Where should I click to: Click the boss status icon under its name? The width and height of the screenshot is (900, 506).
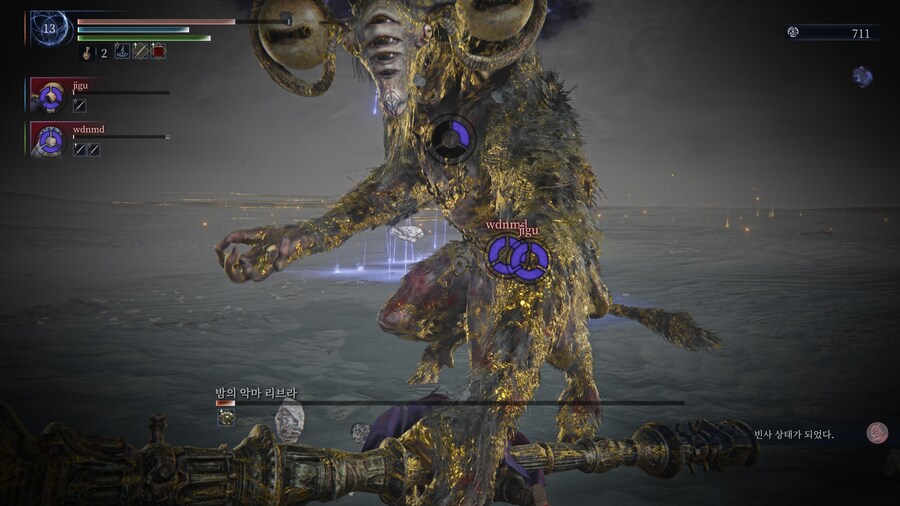[227, 417]
